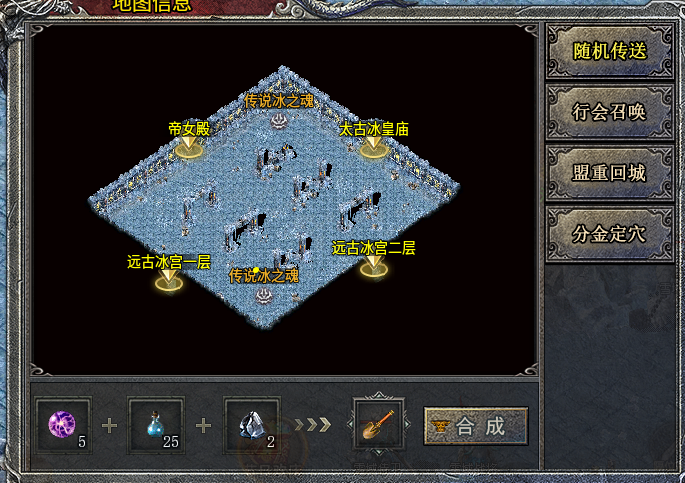The width and height of the screenshot is (685, 483).
Task: Pick the 远古冰宫一层 map marker
Action: click(x=168, y=280)
